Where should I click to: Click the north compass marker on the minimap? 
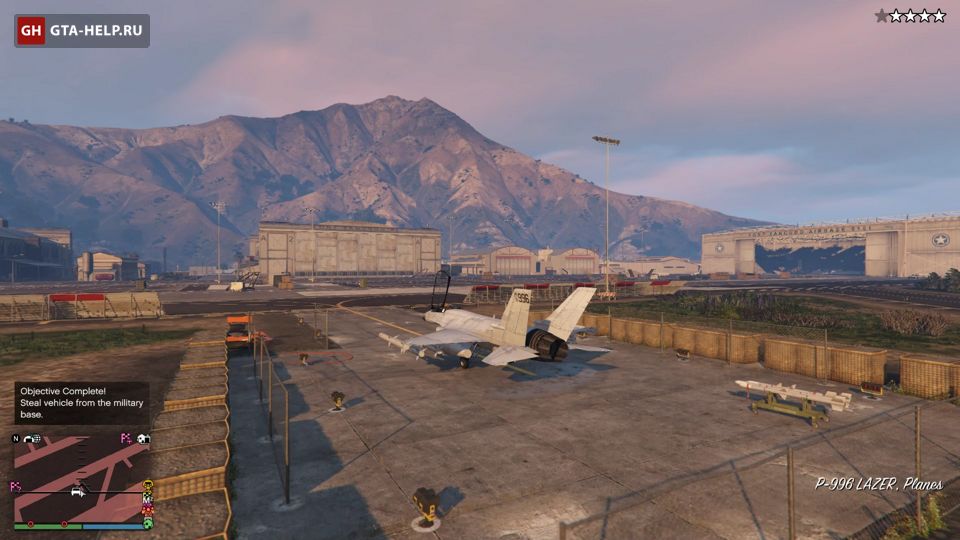coord(16,438)
